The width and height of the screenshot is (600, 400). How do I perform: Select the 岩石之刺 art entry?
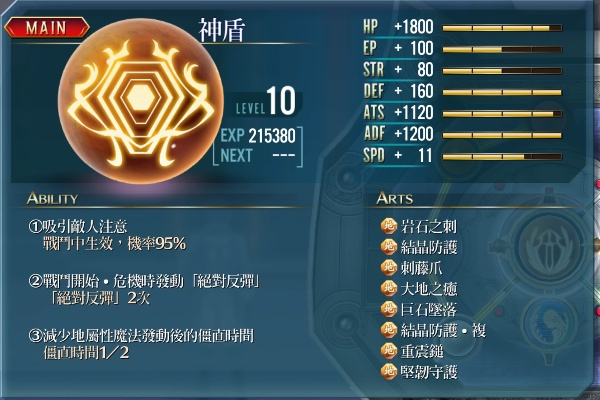[429, 226]
